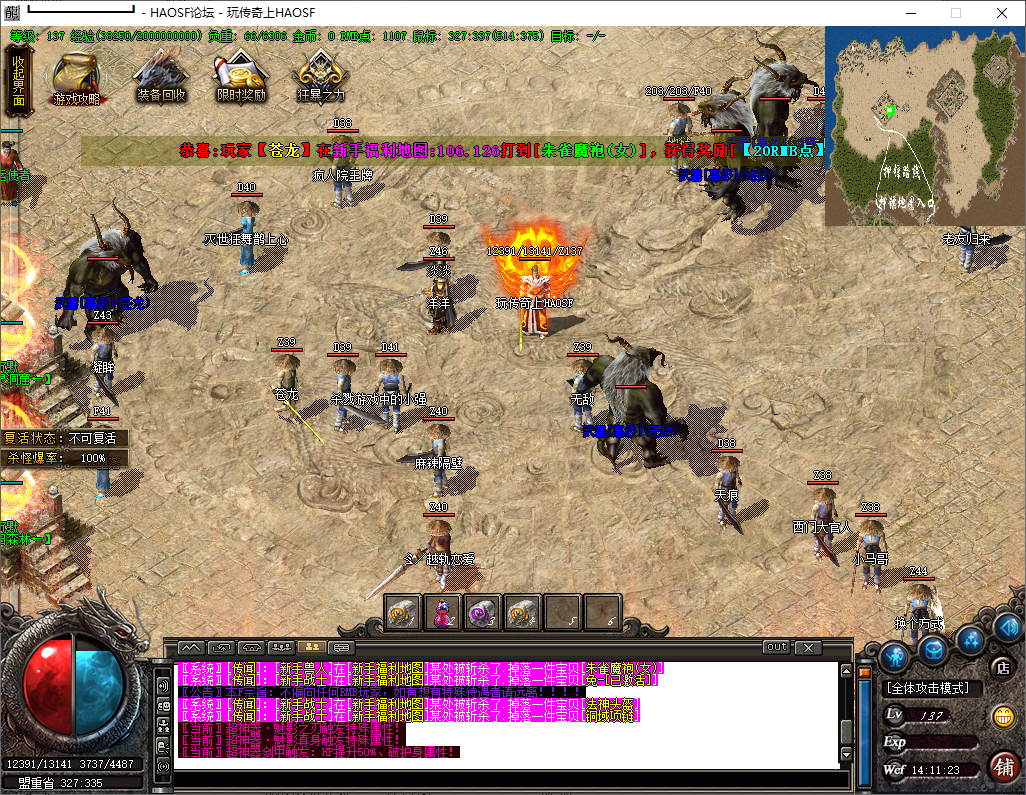Click the chat panel 'out' button
Viewport: 1026px width, 795px height.
click(776, 647)
